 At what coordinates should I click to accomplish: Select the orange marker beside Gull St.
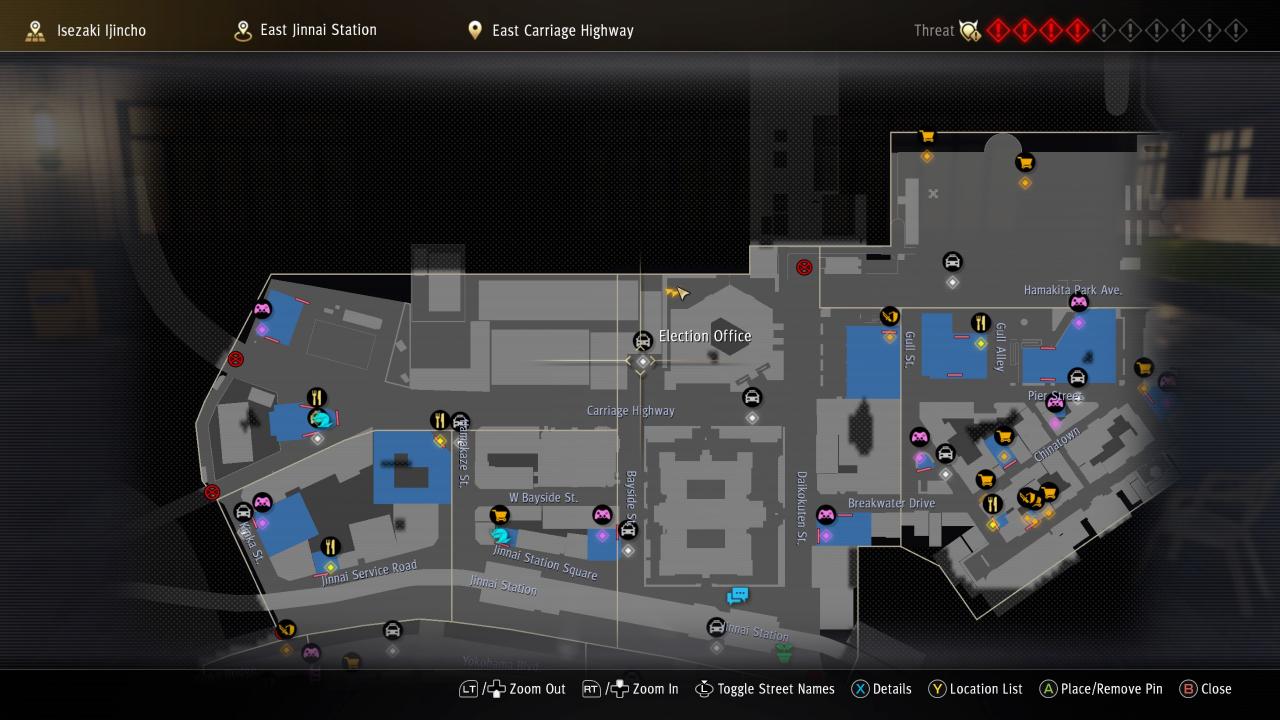point(889,317)
